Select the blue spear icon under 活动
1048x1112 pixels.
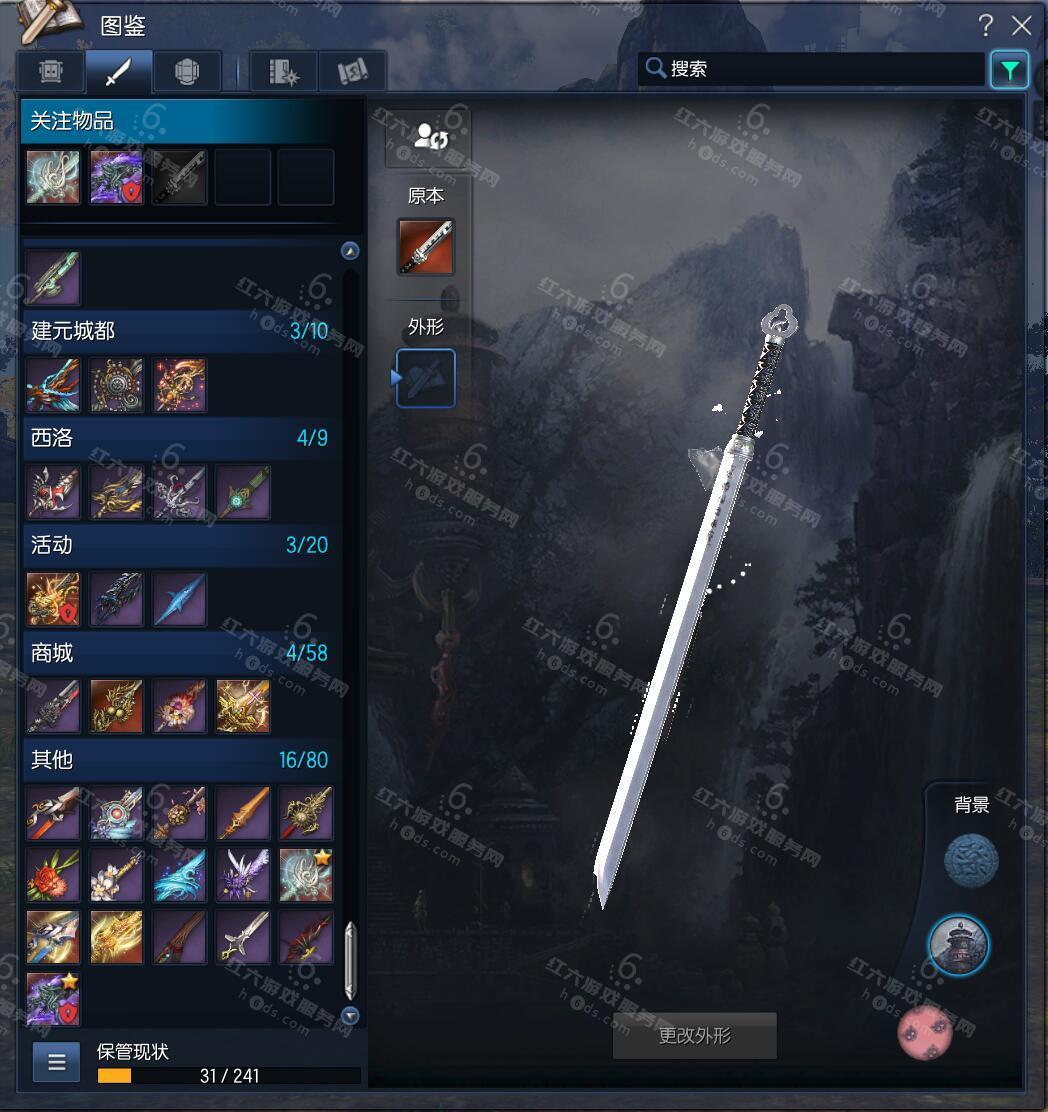coord(180,599)
